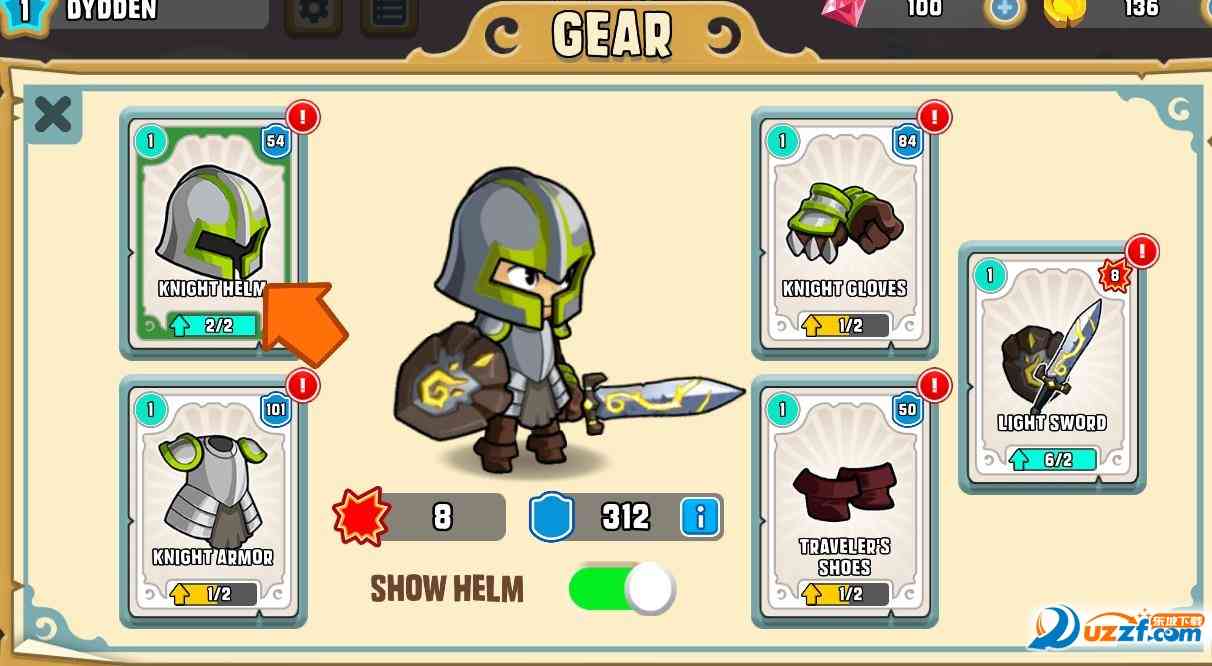
Task: Show defense details with the blue info button
Action: point(700,517)
